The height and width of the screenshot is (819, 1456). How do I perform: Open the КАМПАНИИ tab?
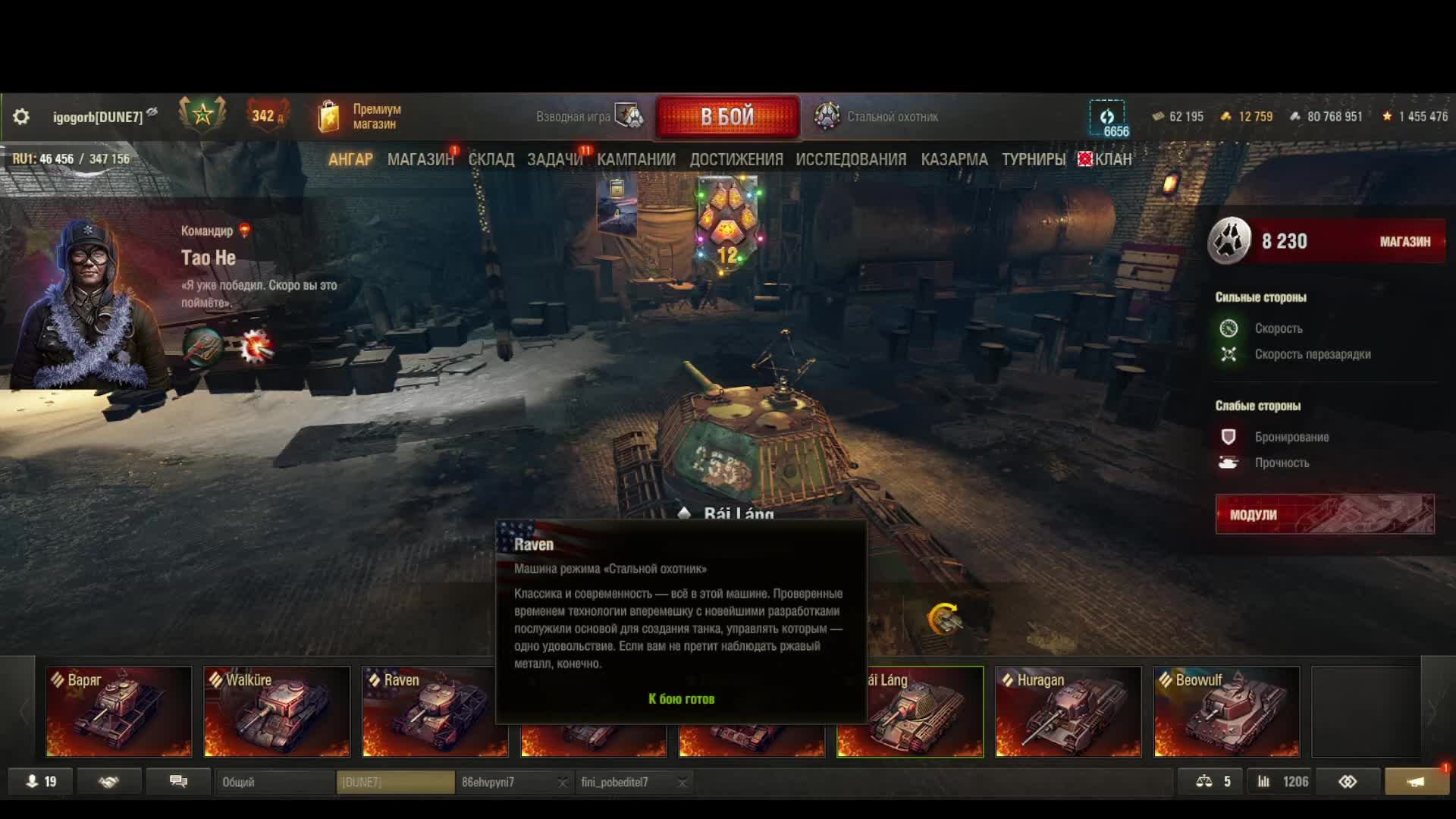pyautogui.click(x=635, y=159)
